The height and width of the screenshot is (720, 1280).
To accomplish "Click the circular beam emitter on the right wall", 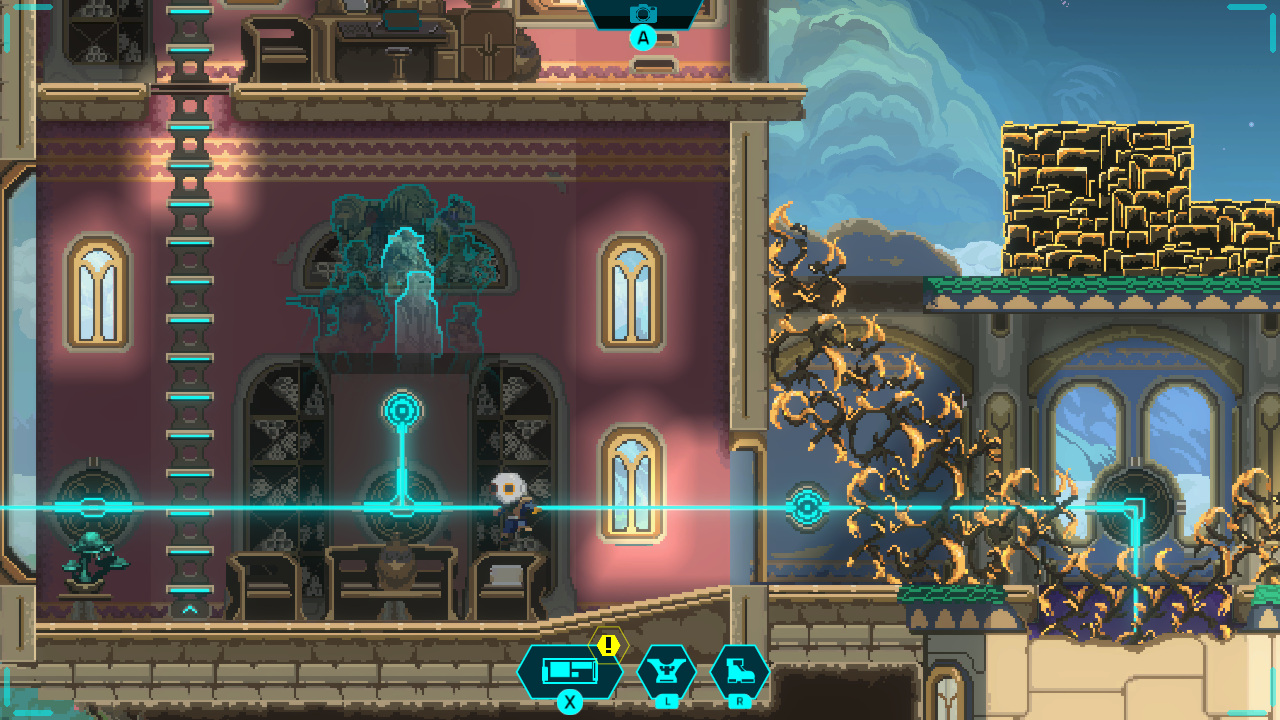I will pos(810,508).
